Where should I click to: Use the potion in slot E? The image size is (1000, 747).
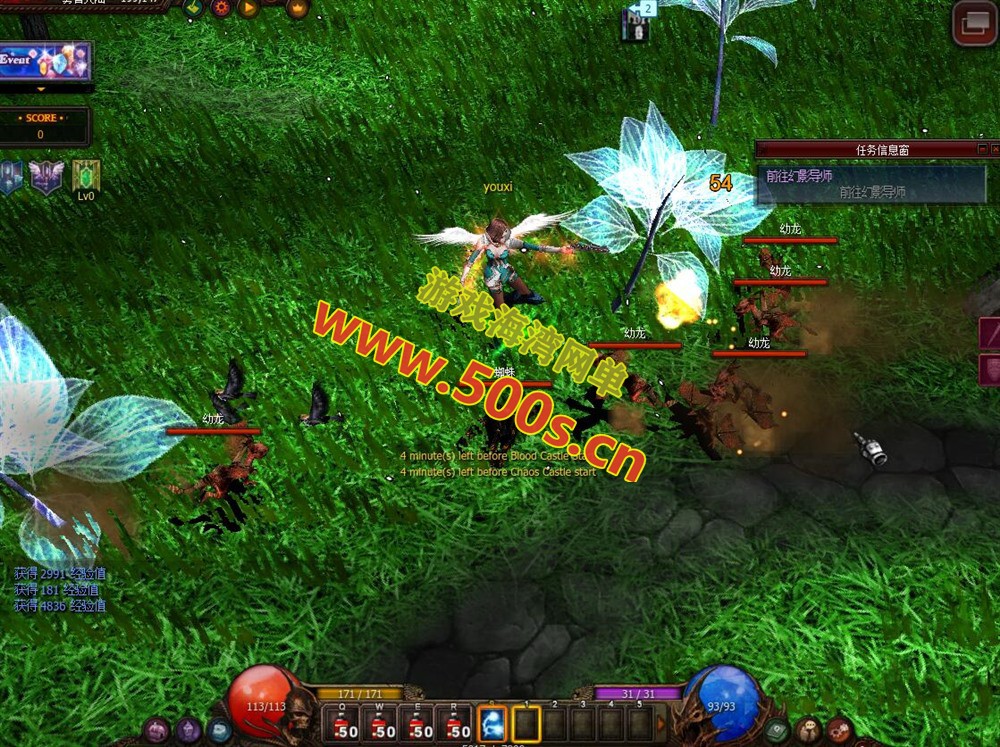click(x=420, y=725)
